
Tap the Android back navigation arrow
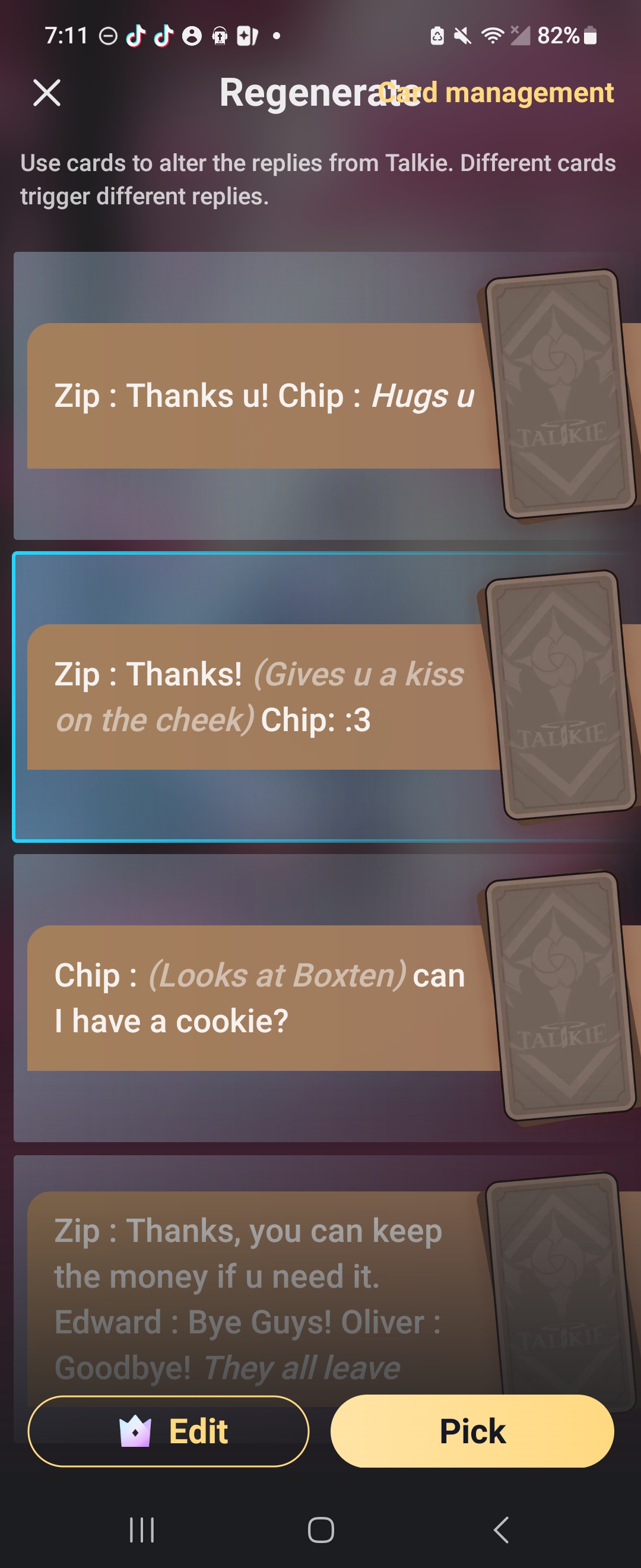coord(500,1529)
